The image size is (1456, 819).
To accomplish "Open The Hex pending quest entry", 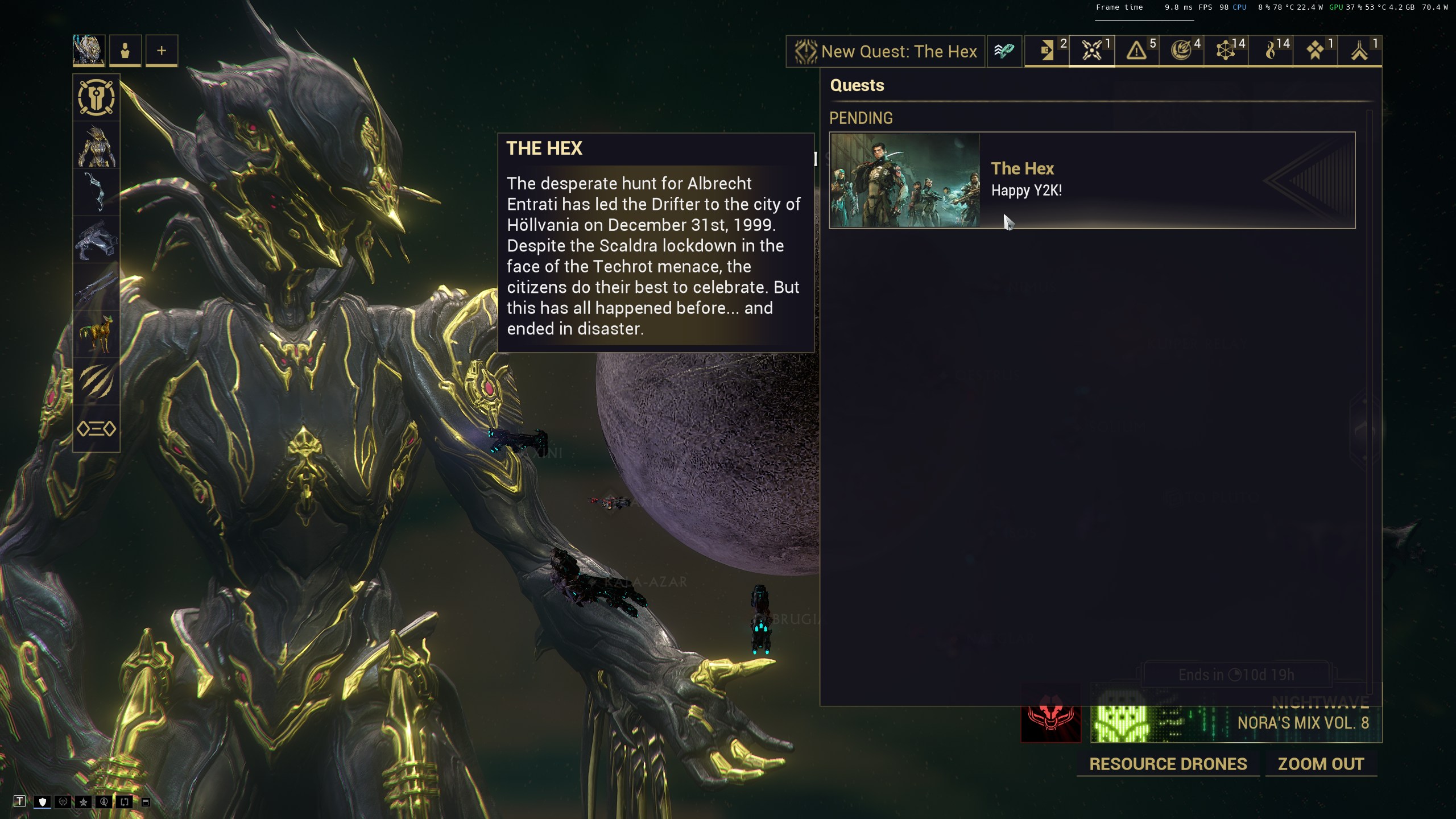I will 1092,180.
